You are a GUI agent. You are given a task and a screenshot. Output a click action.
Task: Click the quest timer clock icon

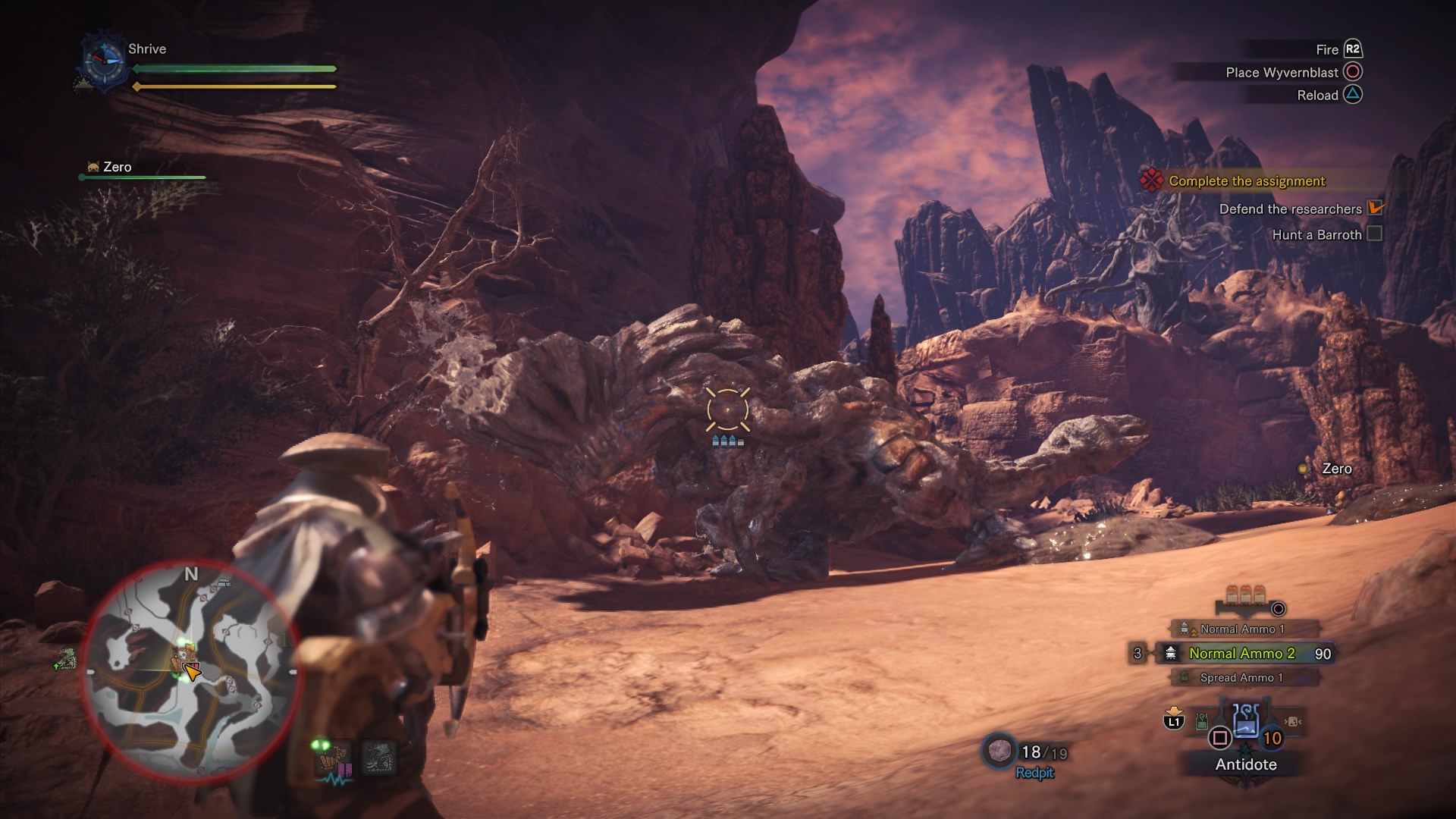click(103, 61)
